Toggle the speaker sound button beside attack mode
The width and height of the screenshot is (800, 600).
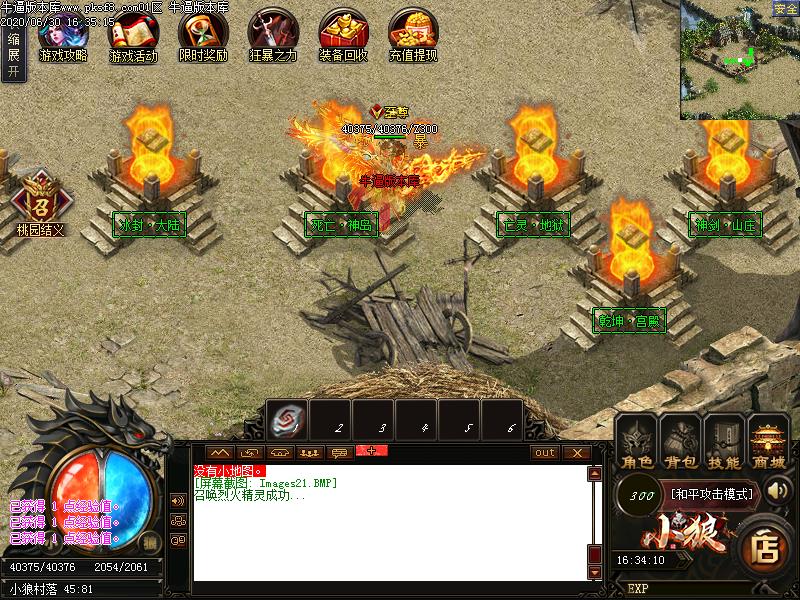pyautogui.click(x=778, y=493)
